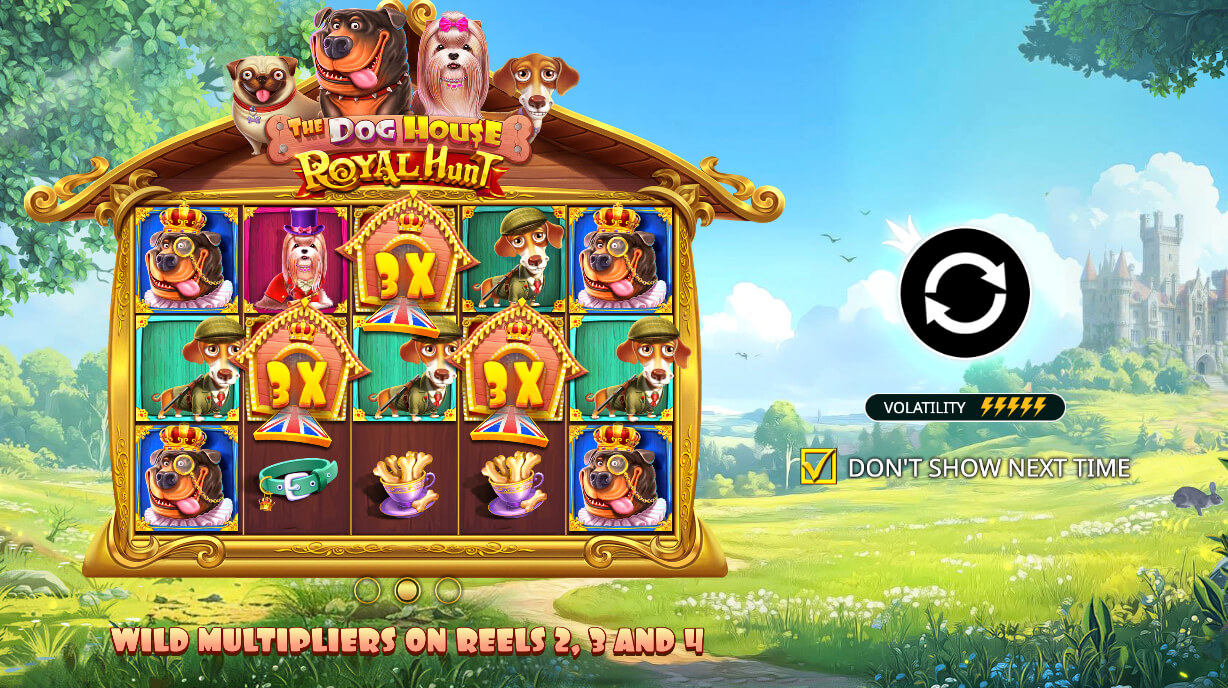This screenshot has width=1228, height=688.
Task: Show the first intro slide via its dot
Action: [367, 590]
